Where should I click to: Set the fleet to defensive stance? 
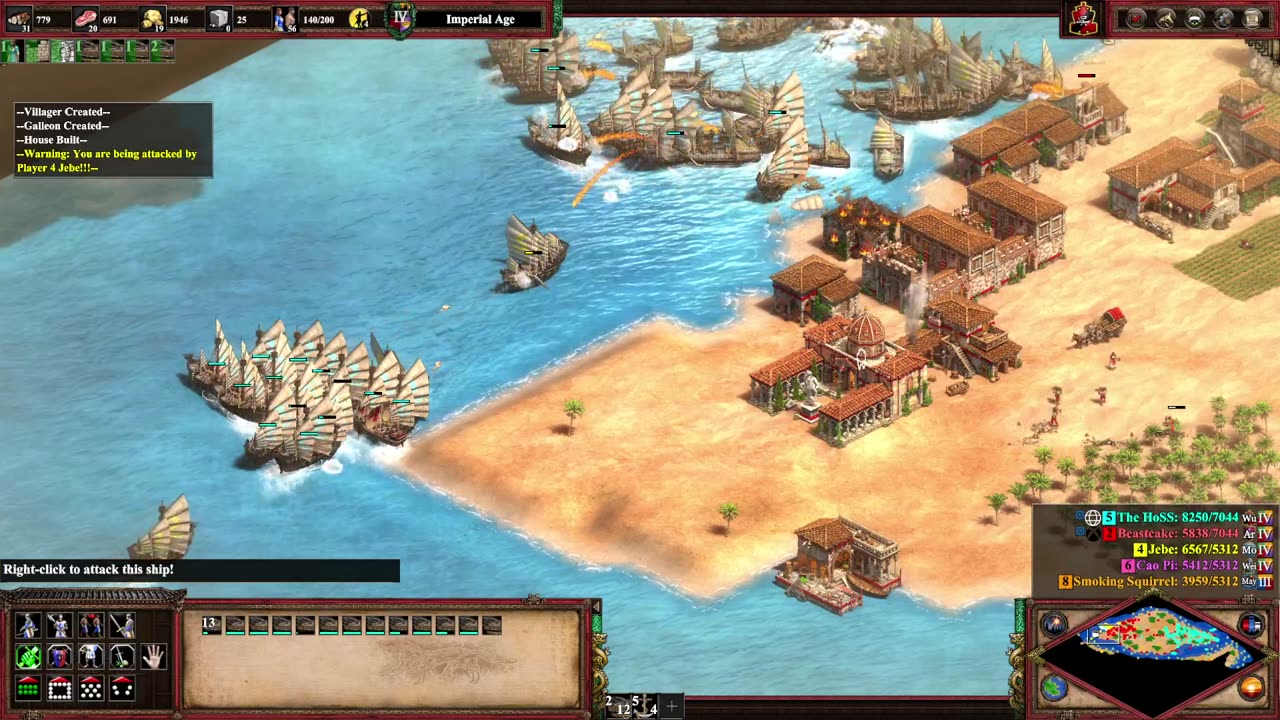click(x=59, y=626)
